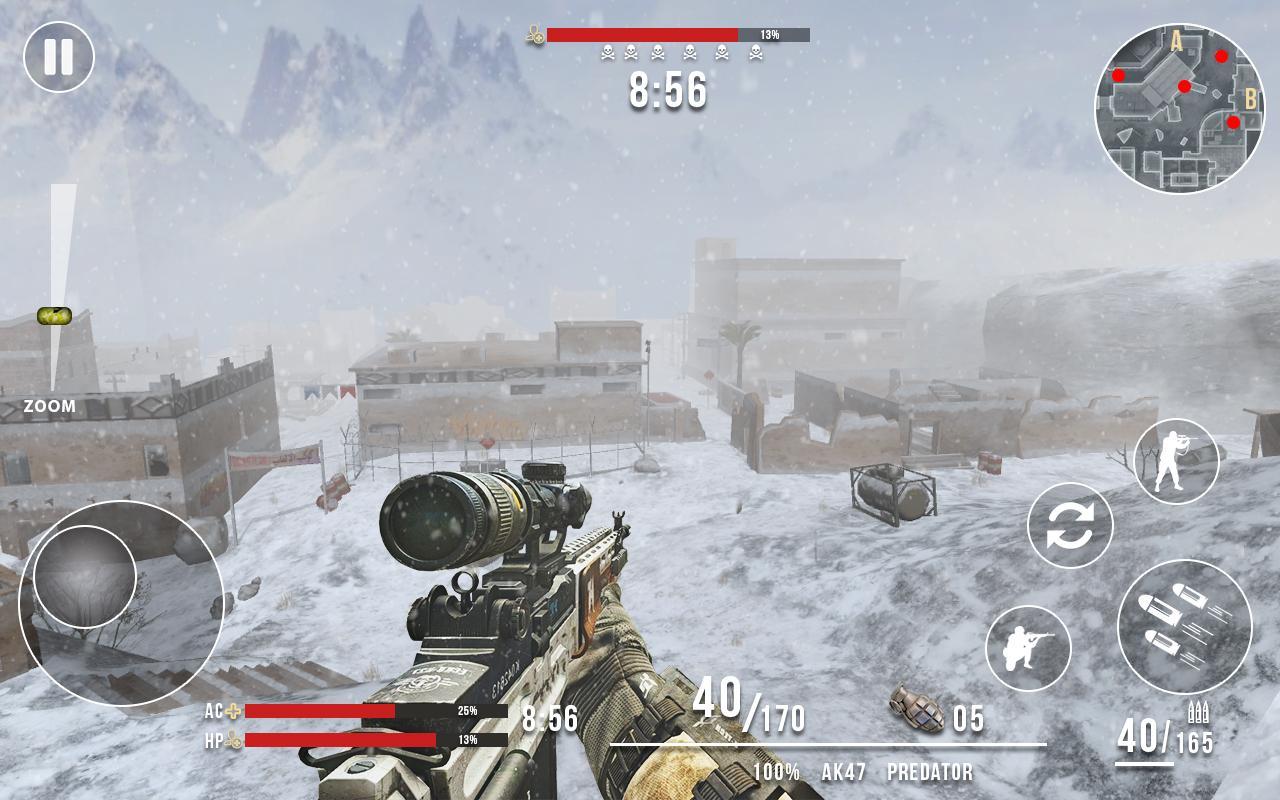Touch the virtual movement joystick
This screenshot has width=1280, height=800.
tap(85, 577)
